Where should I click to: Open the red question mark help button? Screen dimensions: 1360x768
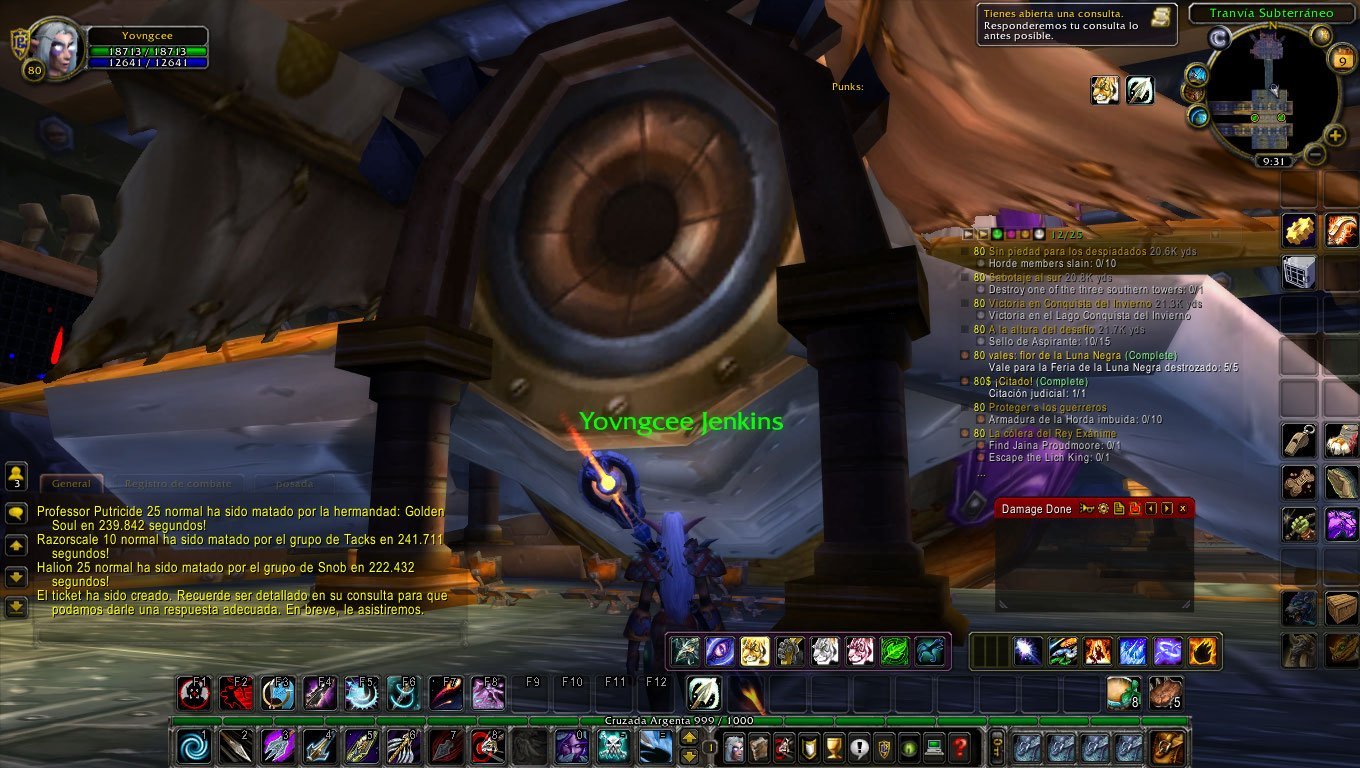[x=959, y=747]
